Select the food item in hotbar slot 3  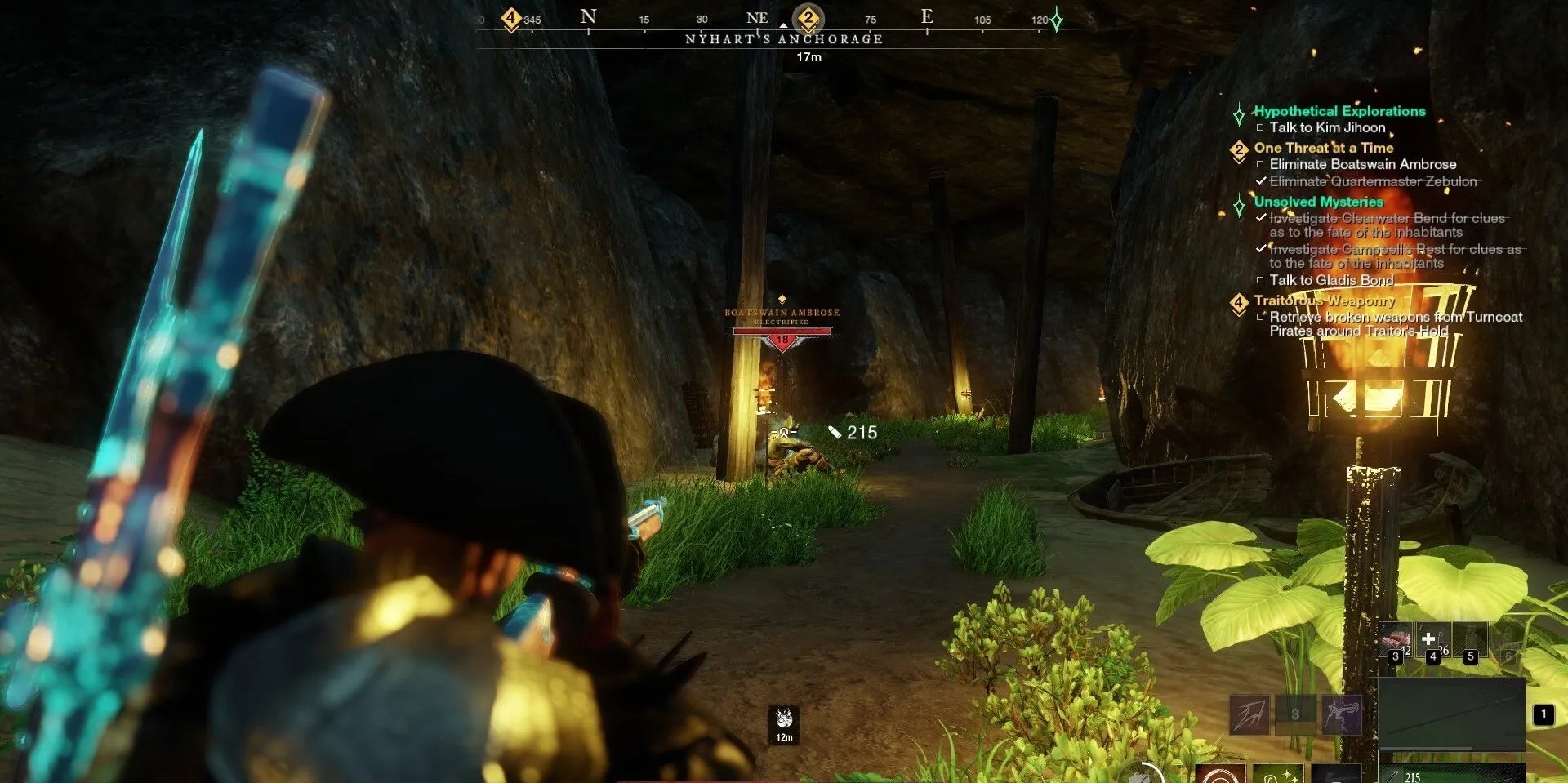tap(1396, 638)
